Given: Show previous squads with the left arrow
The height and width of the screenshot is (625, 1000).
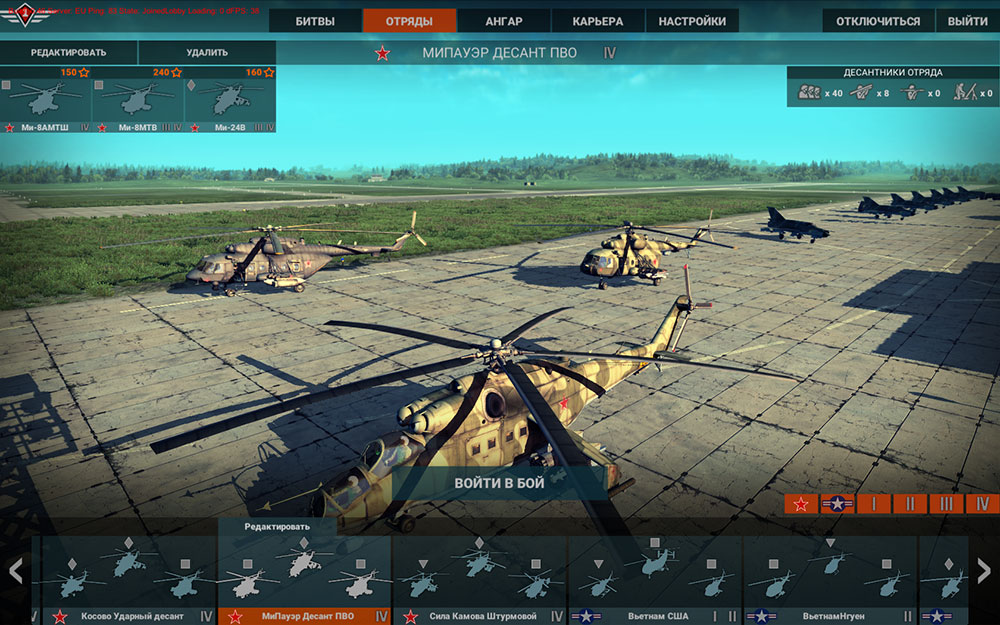Looking at the screenshot, I should (x=15, y=571).
